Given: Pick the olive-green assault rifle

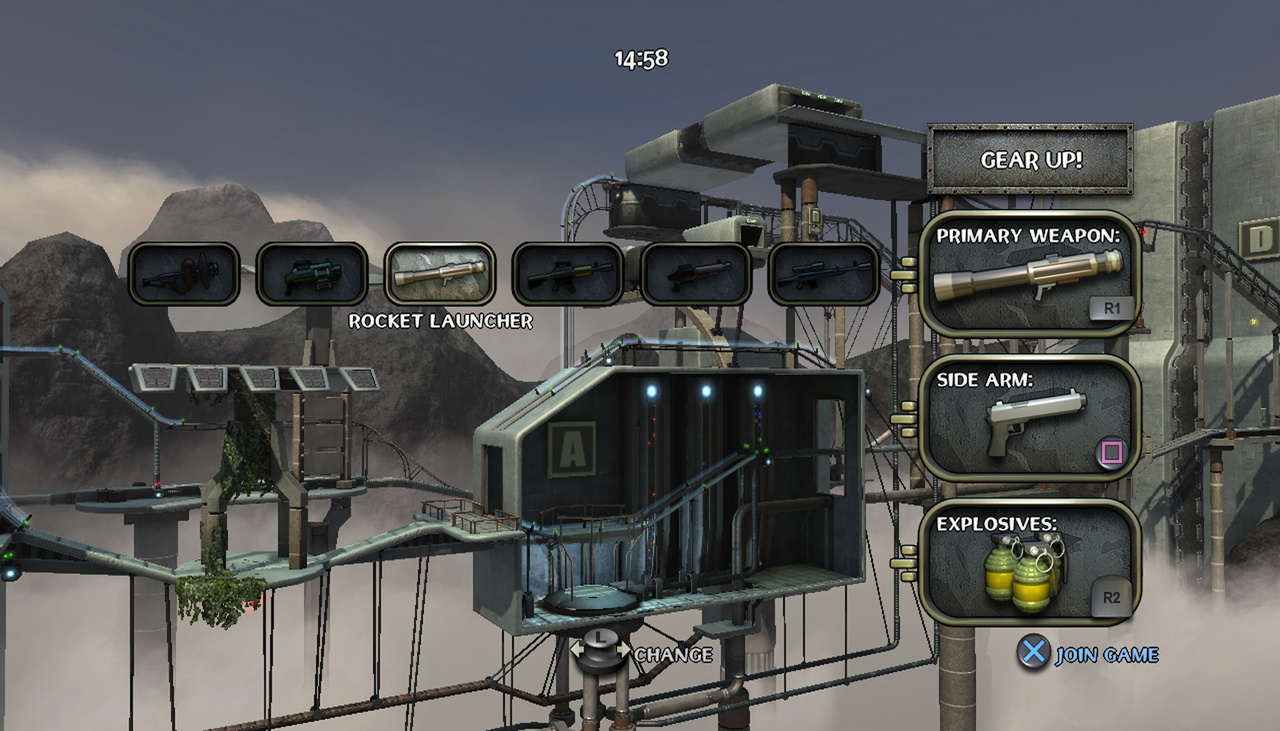Looking at the screenshot, I should tap(568, 274).
